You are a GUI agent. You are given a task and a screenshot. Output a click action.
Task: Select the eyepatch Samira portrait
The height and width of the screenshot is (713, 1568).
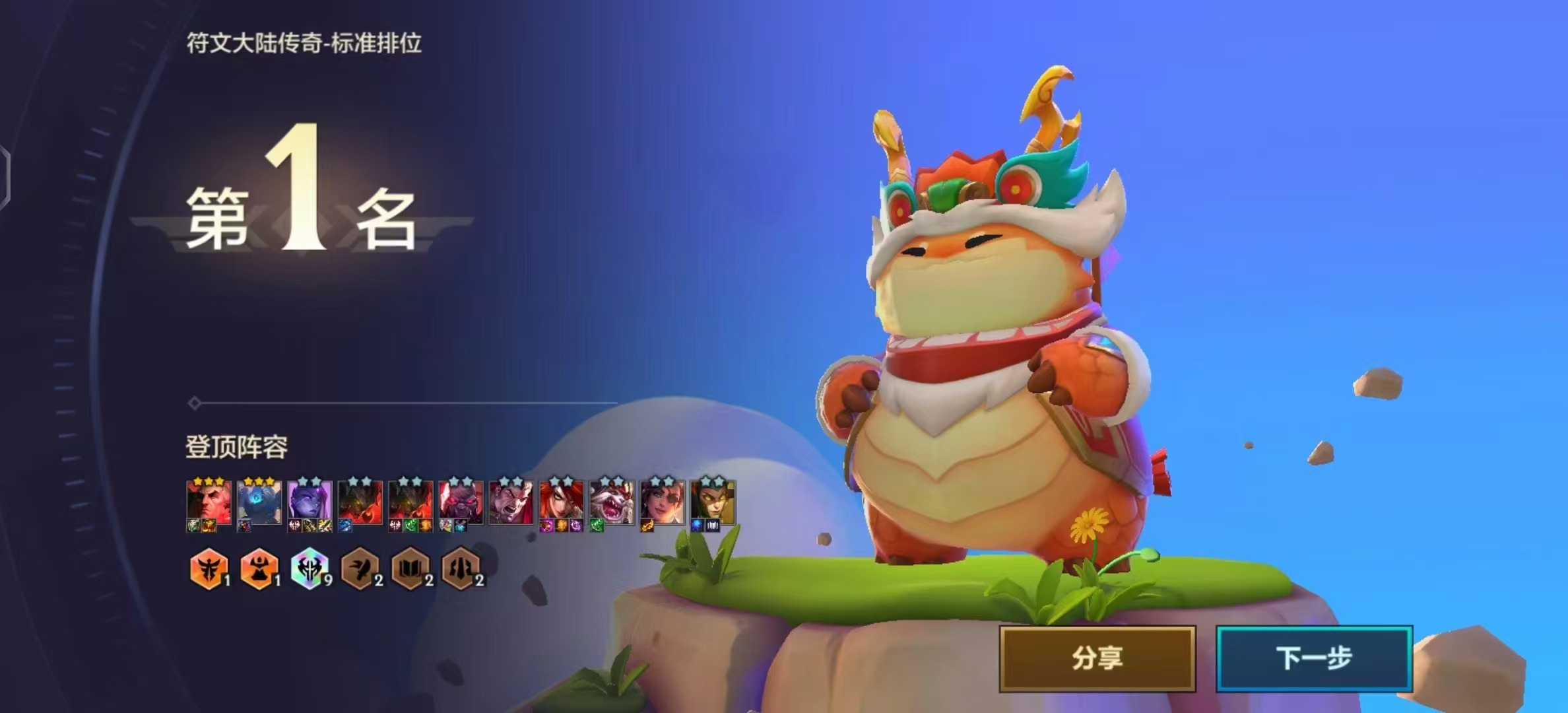click(x=662, y=502)
